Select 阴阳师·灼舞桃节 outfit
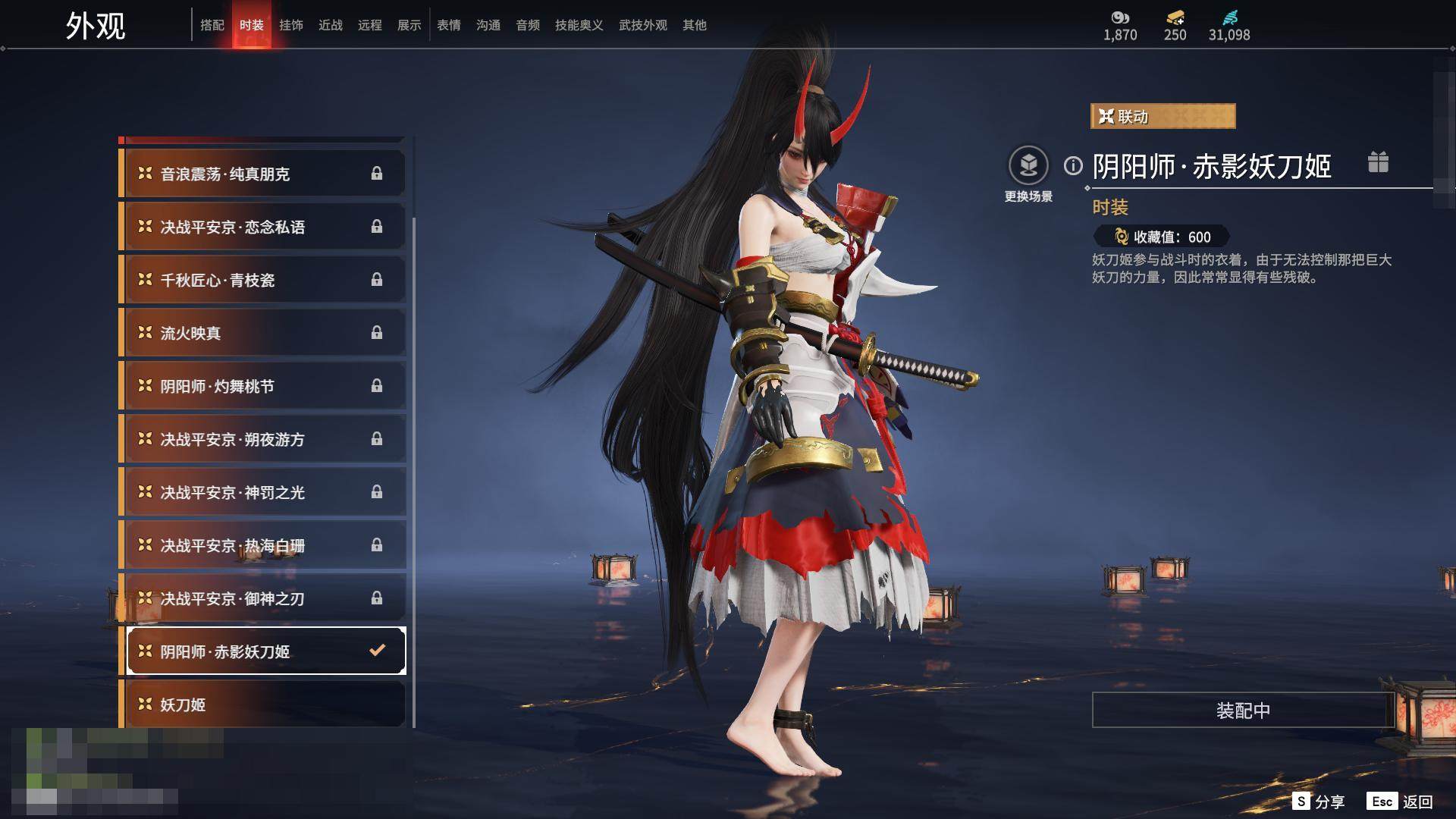 pos(263,386)
